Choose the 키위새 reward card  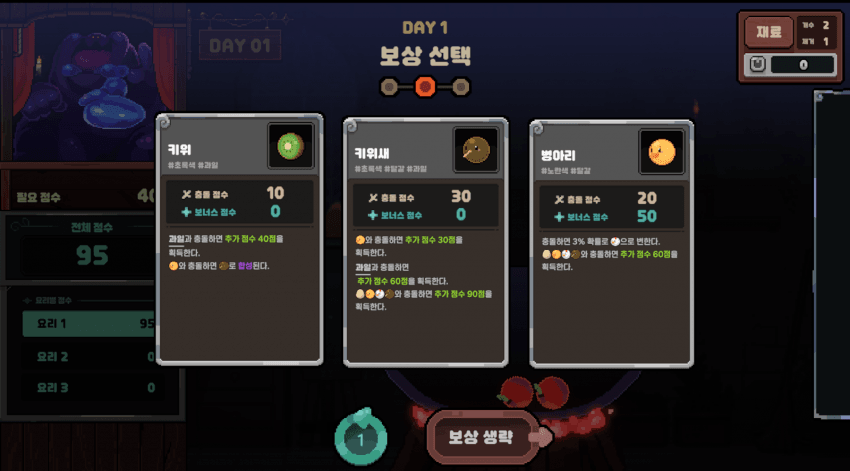point(425,243)
